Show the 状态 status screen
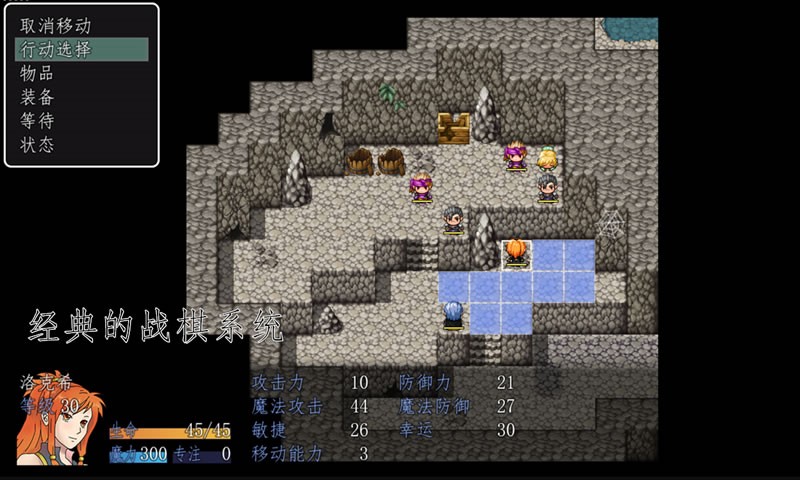This screenshot has height=480, width=800. pos(38,145)
